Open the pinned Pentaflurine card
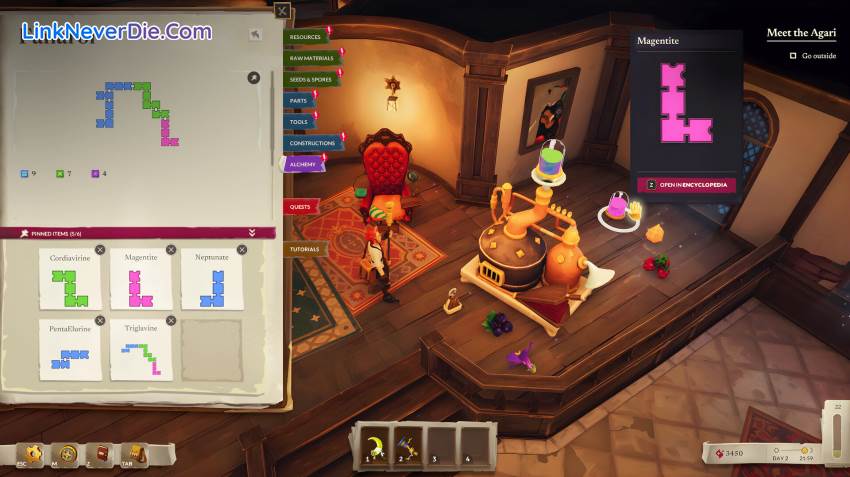The image size is (850, 477). pyautogui.click(x=70, y=350)
